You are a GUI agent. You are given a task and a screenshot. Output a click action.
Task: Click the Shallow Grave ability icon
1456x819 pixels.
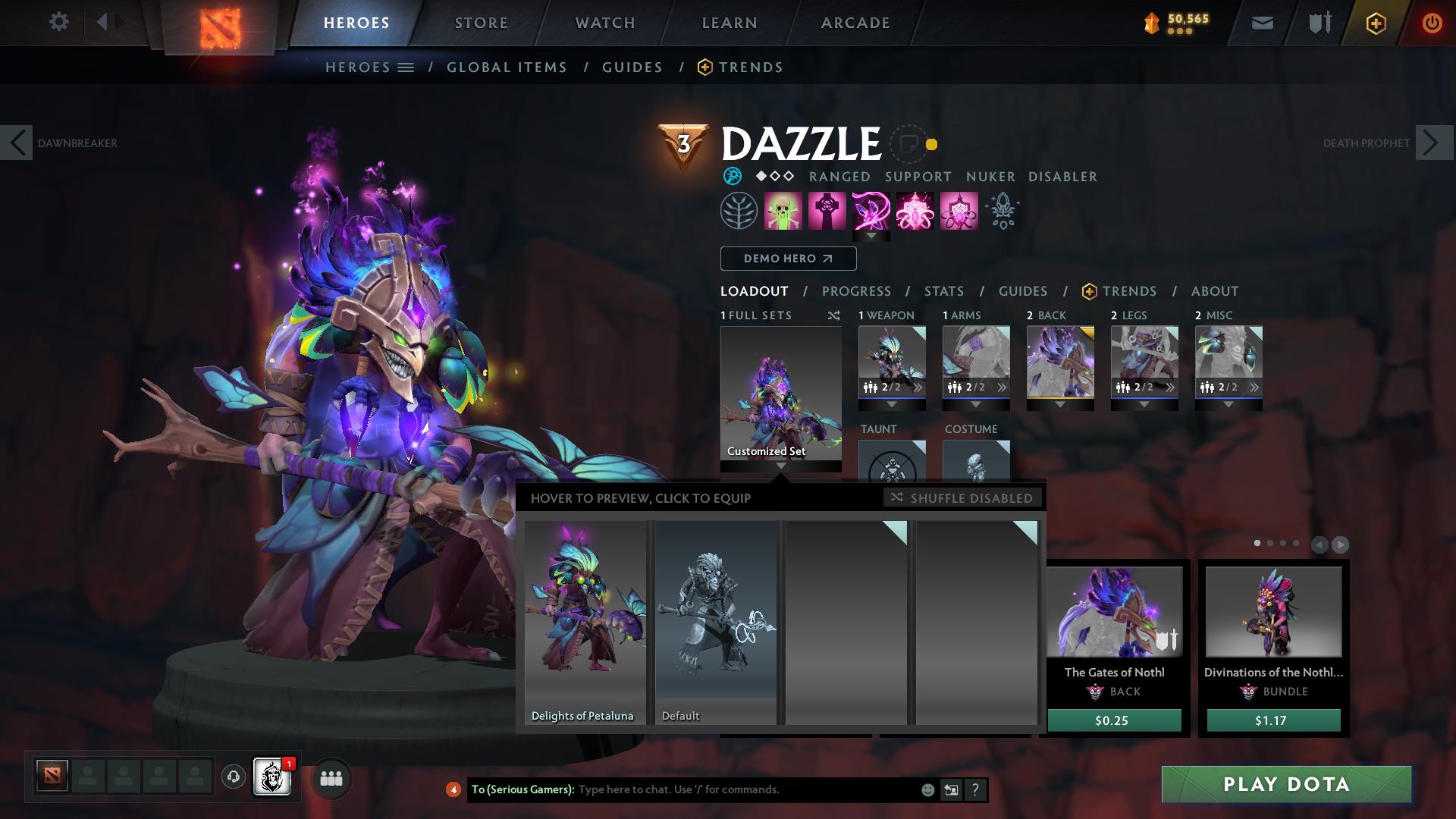(826, 210)
